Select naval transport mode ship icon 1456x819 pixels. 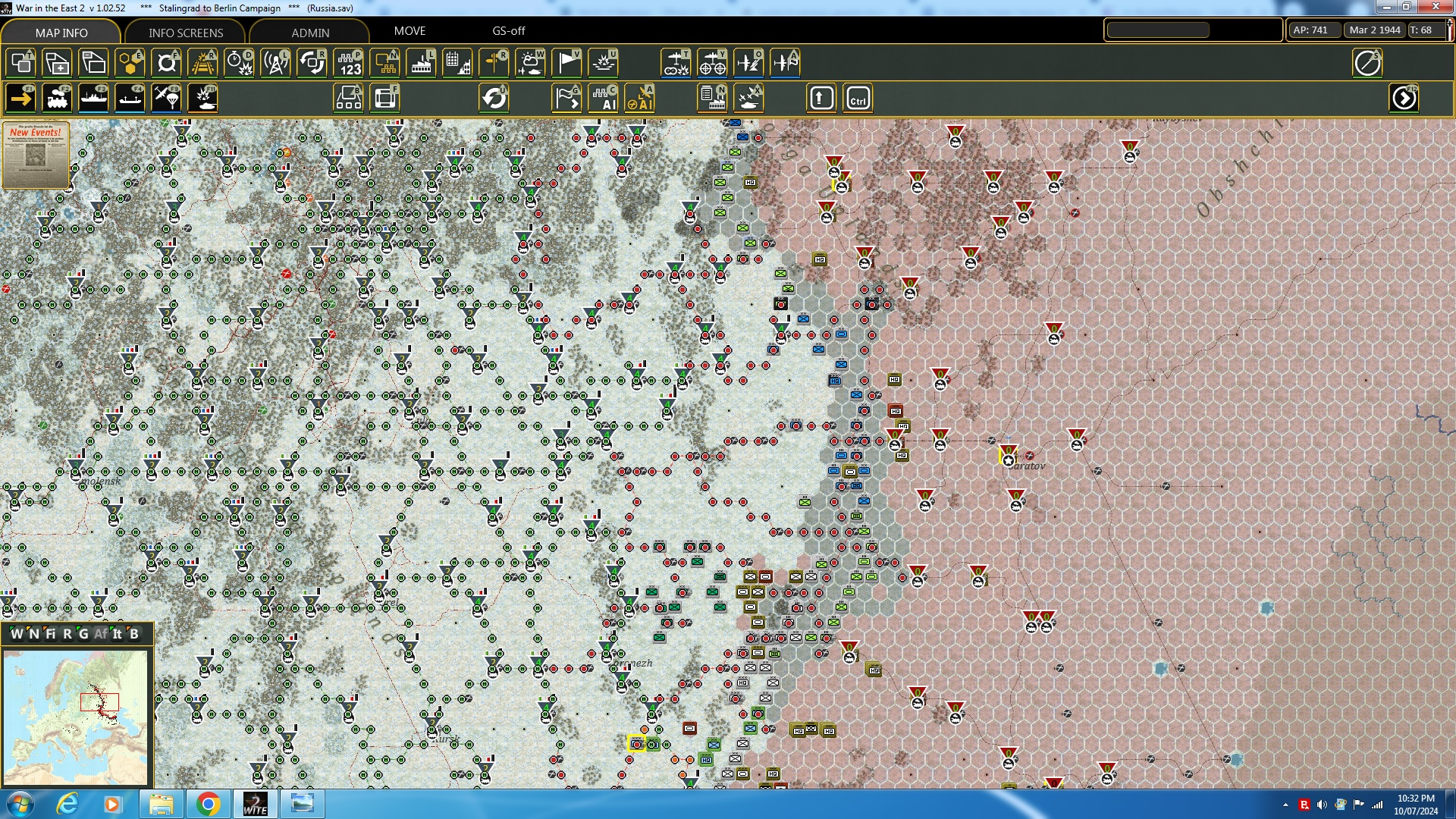pos(93,98)
